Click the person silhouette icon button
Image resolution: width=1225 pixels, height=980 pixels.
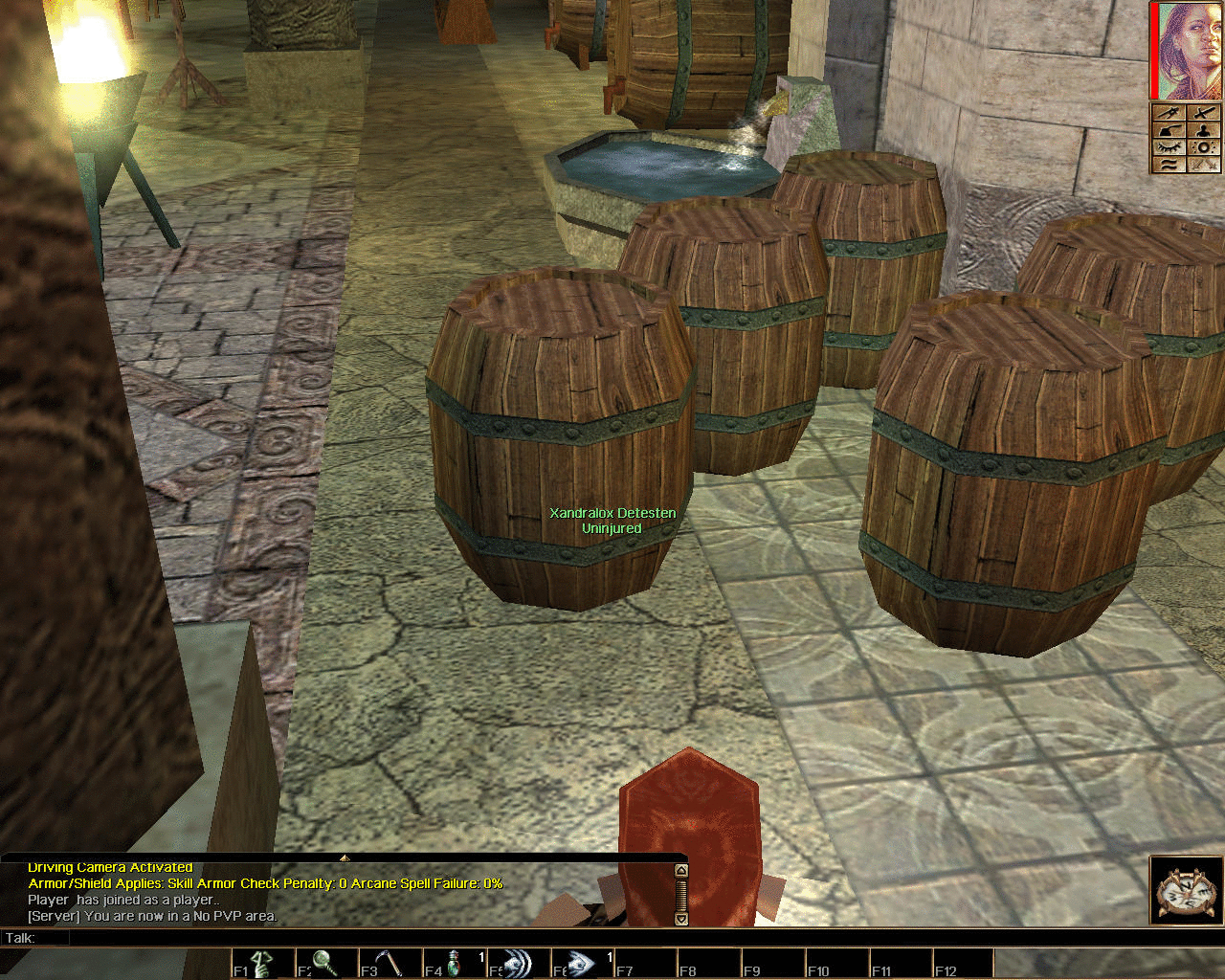click(x=1203, y=129)
